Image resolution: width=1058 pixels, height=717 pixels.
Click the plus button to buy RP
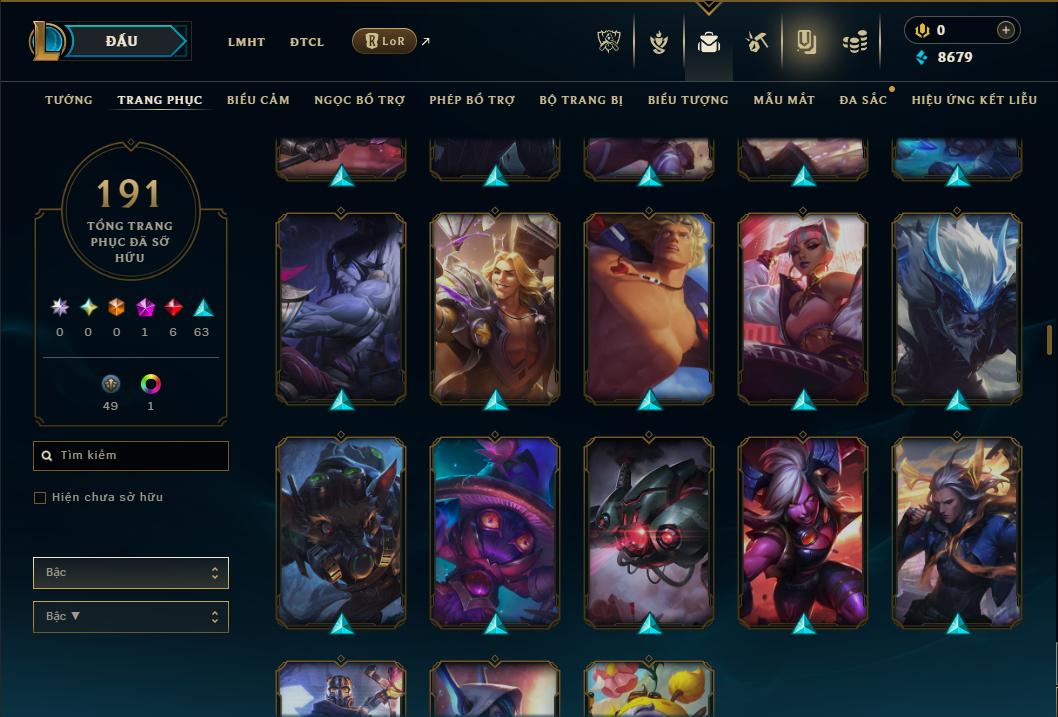[x=1005, y=30]
